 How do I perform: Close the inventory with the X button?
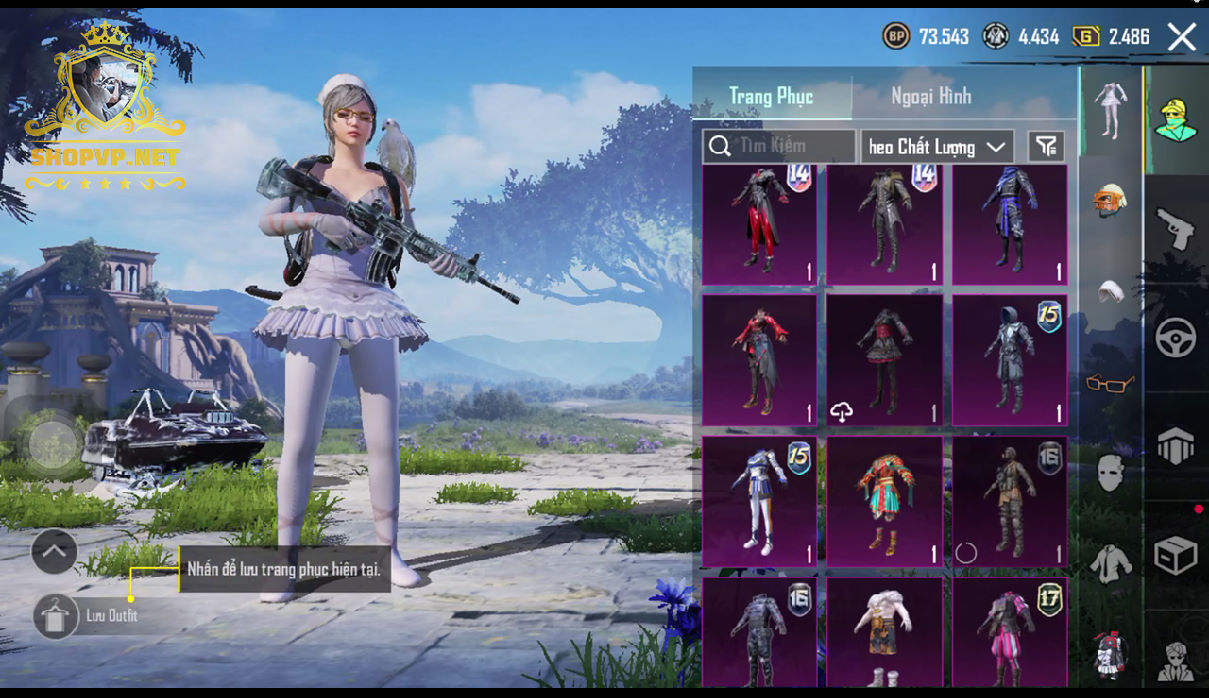click(x=1181, y=38)
